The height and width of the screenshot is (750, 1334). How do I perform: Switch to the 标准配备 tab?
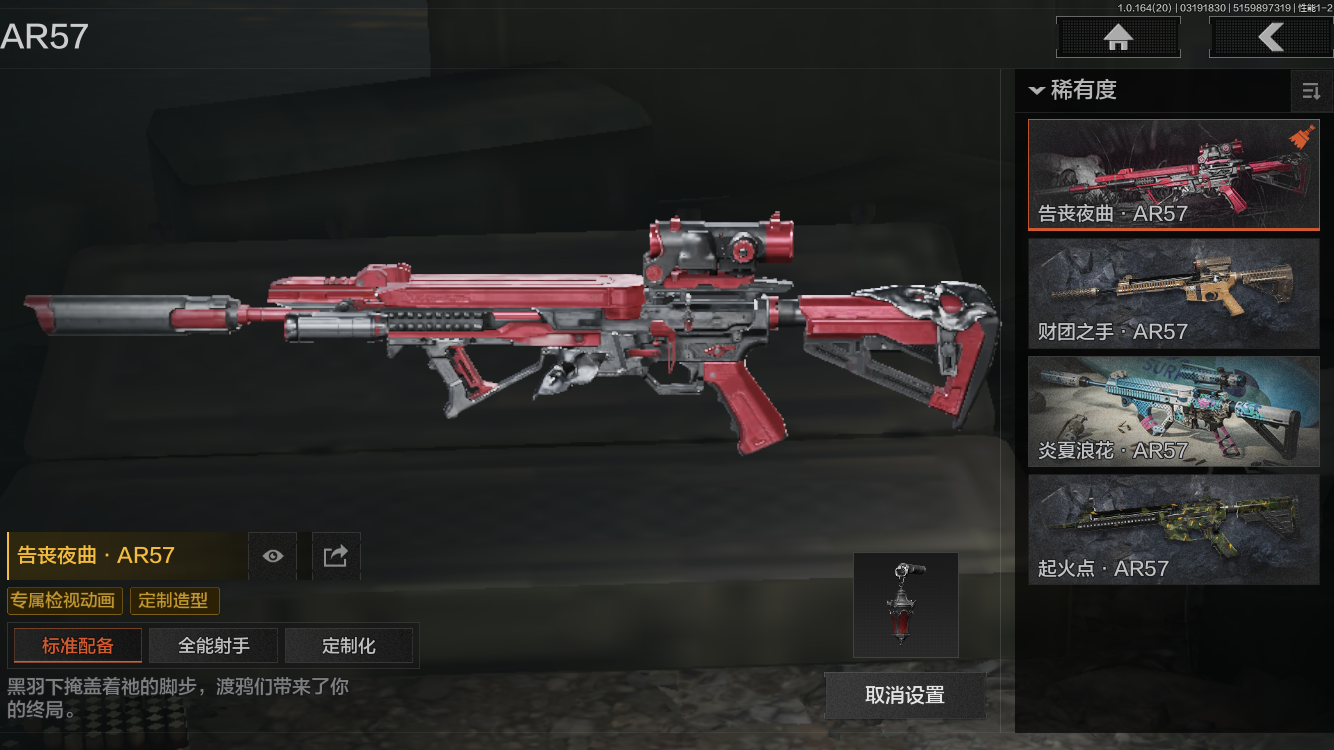tap(78, 646)
